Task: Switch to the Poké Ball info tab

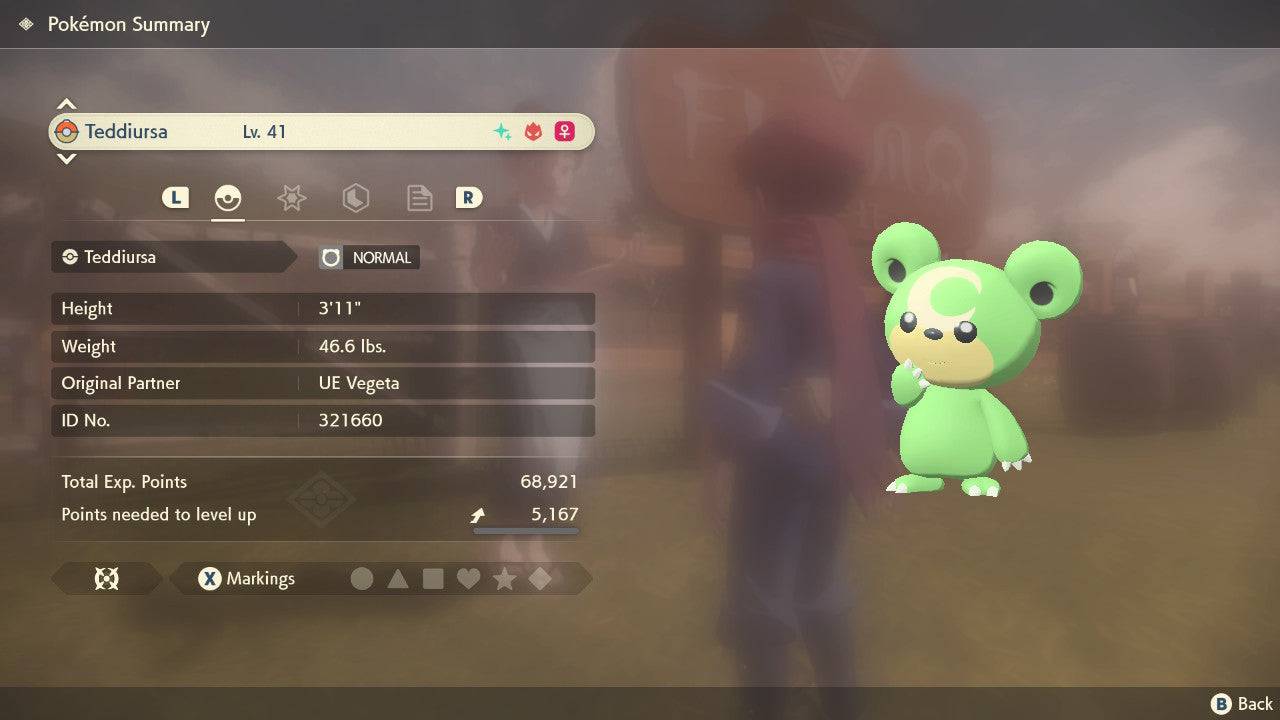Action: (x=228, y=198)
